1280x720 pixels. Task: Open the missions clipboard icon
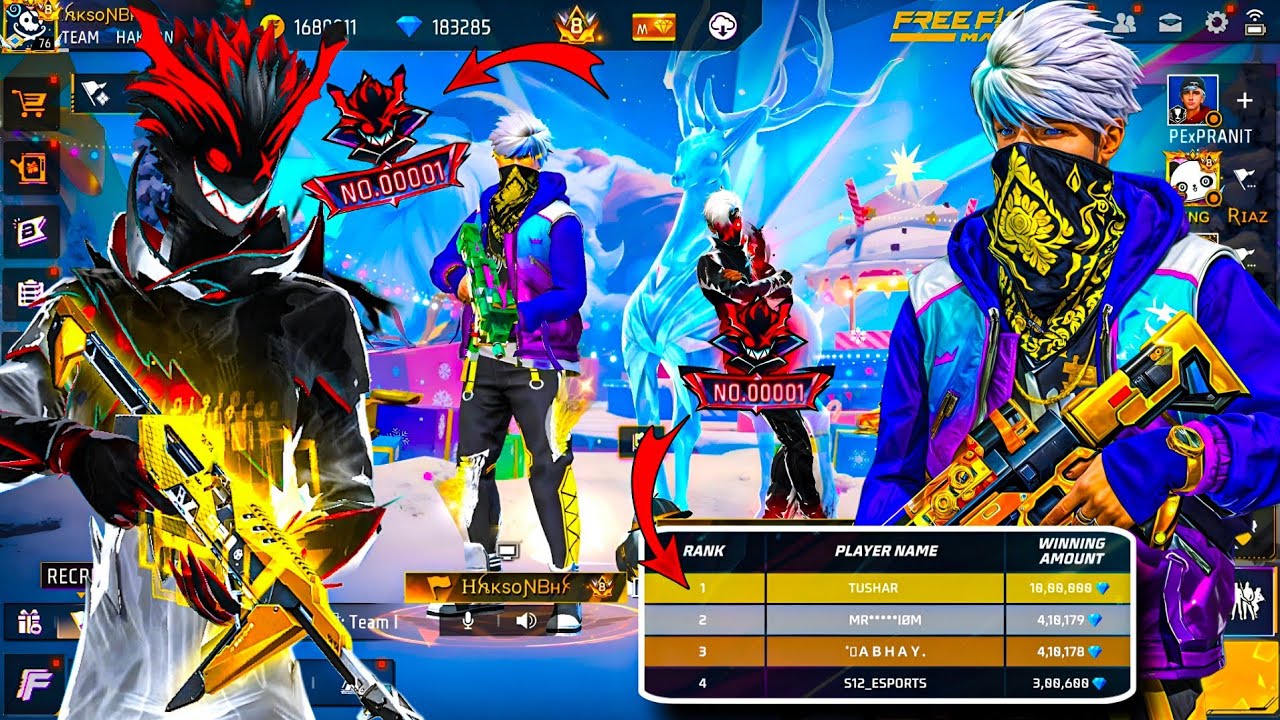pos(29,294)
